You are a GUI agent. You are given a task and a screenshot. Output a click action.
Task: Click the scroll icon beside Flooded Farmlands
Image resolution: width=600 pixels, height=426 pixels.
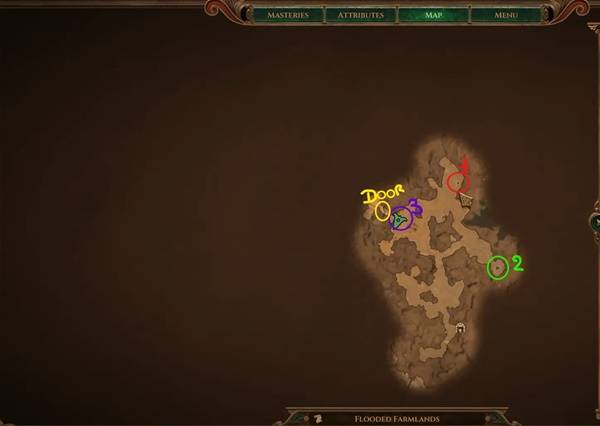pos(317,419)
